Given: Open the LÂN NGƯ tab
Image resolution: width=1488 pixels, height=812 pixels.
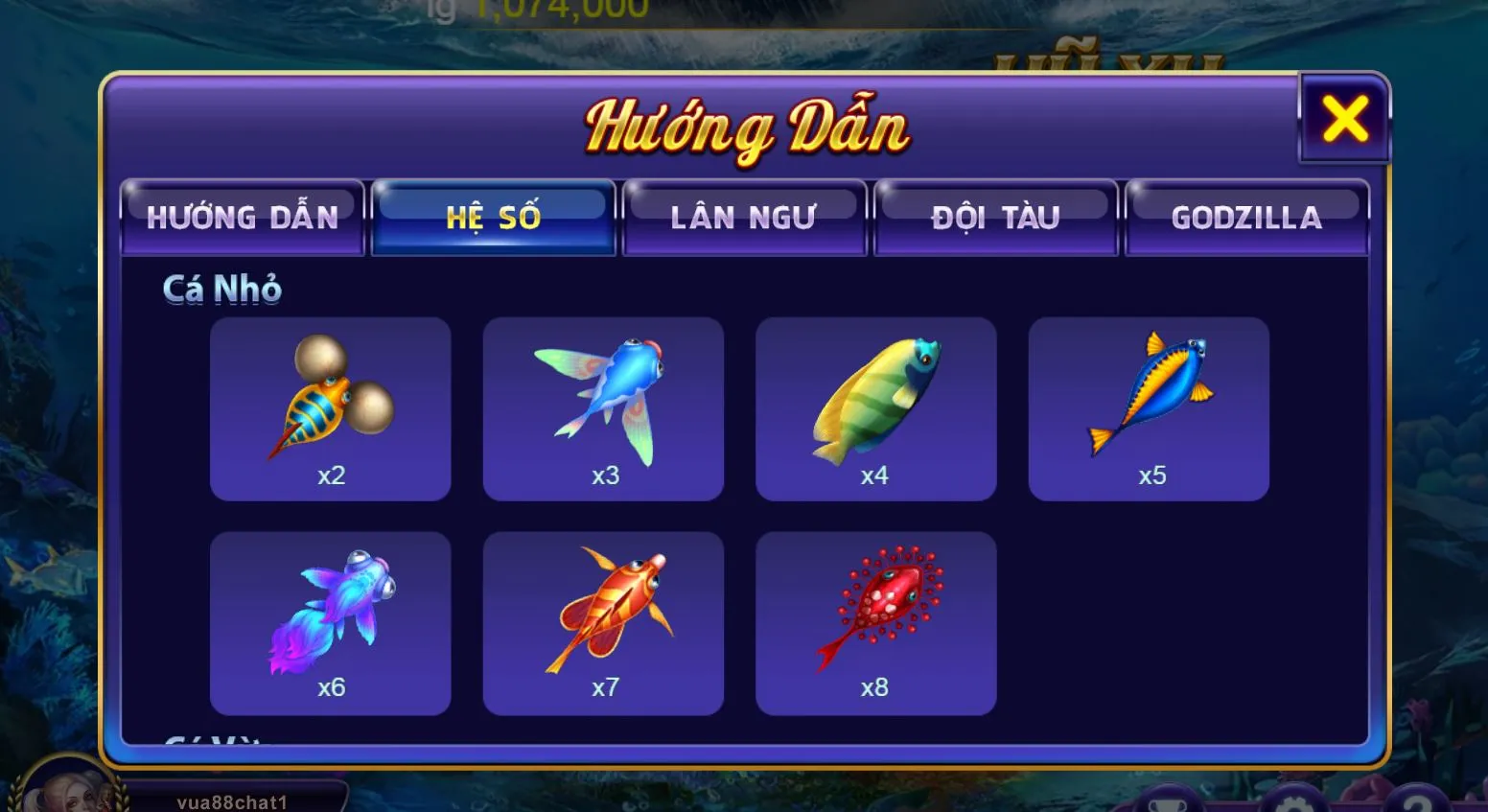Looking at the screenshot, I should click(744, 217).
